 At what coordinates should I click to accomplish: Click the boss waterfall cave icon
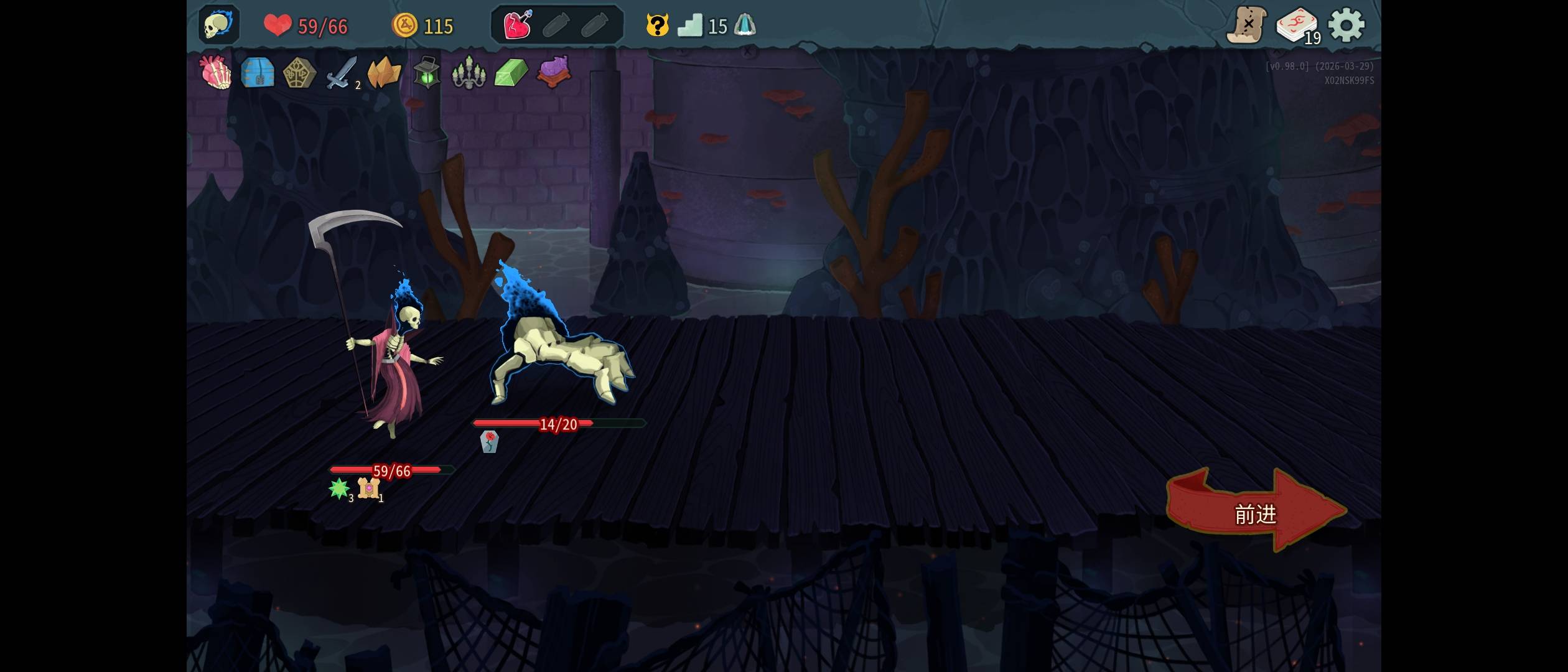click(744, 26)
